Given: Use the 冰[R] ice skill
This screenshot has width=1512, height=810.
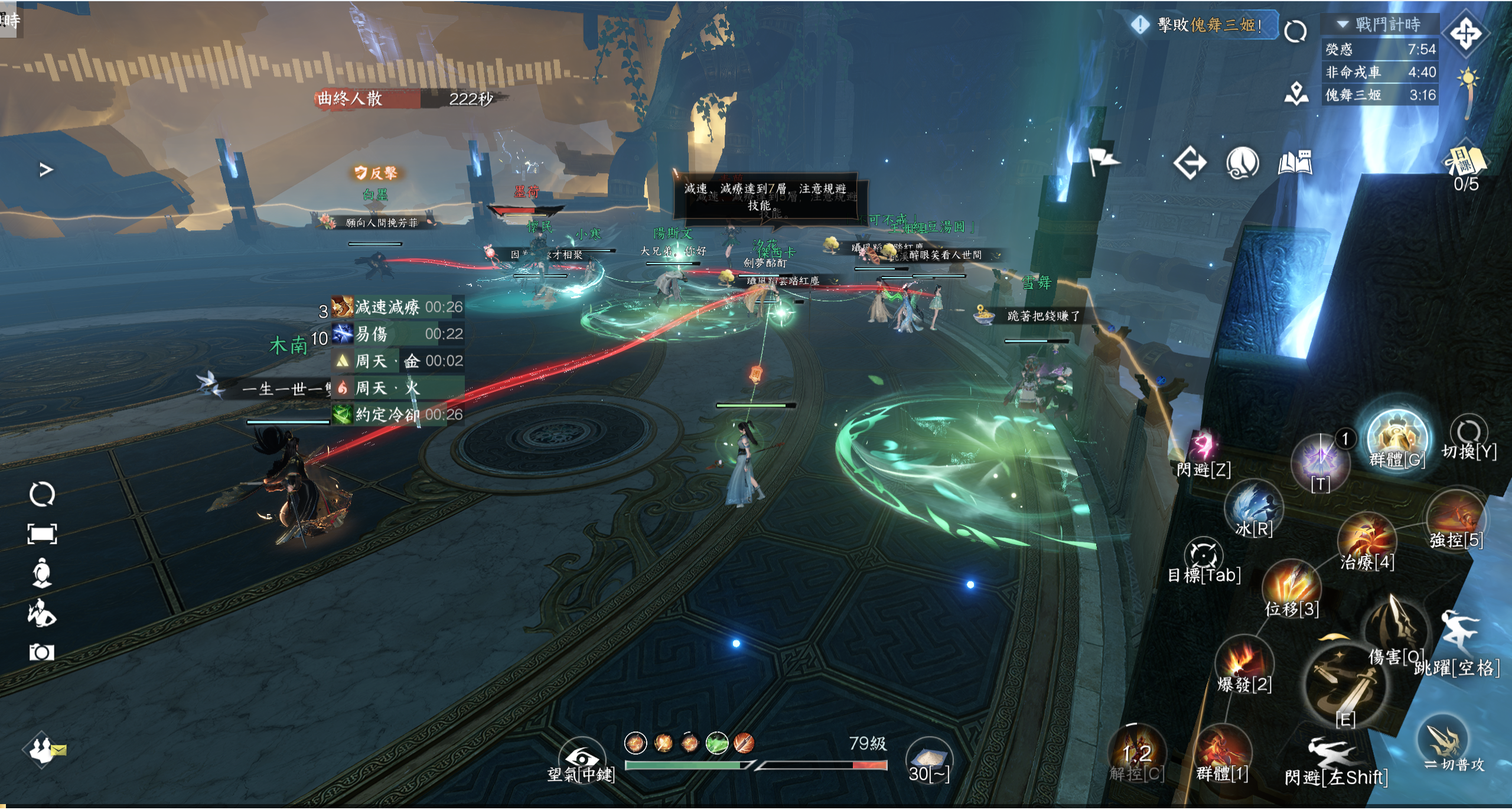Looking at the screenshot, I should tap(1253, 508).
